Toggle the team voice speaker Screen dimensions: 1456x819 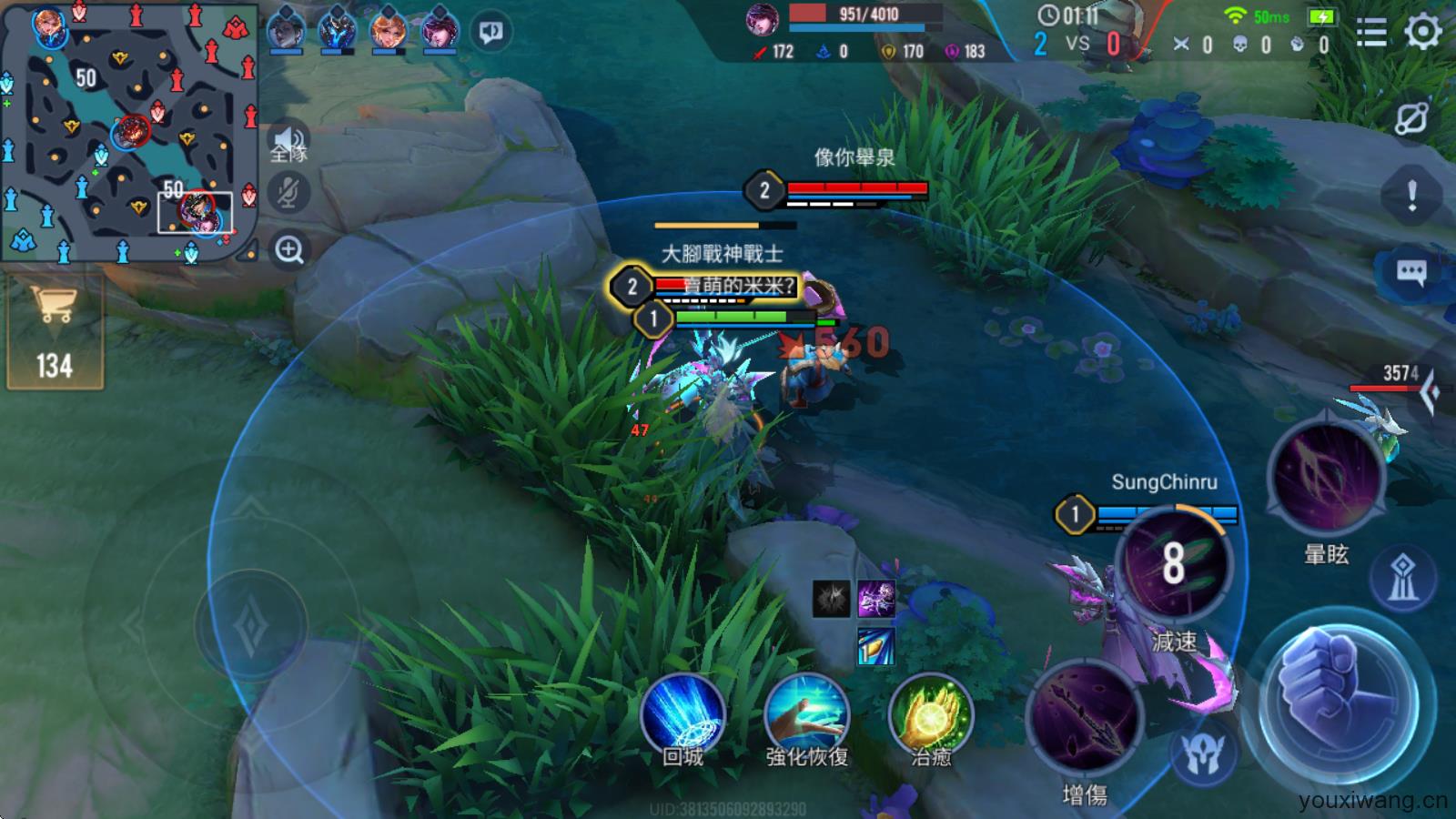click(289, 143)
